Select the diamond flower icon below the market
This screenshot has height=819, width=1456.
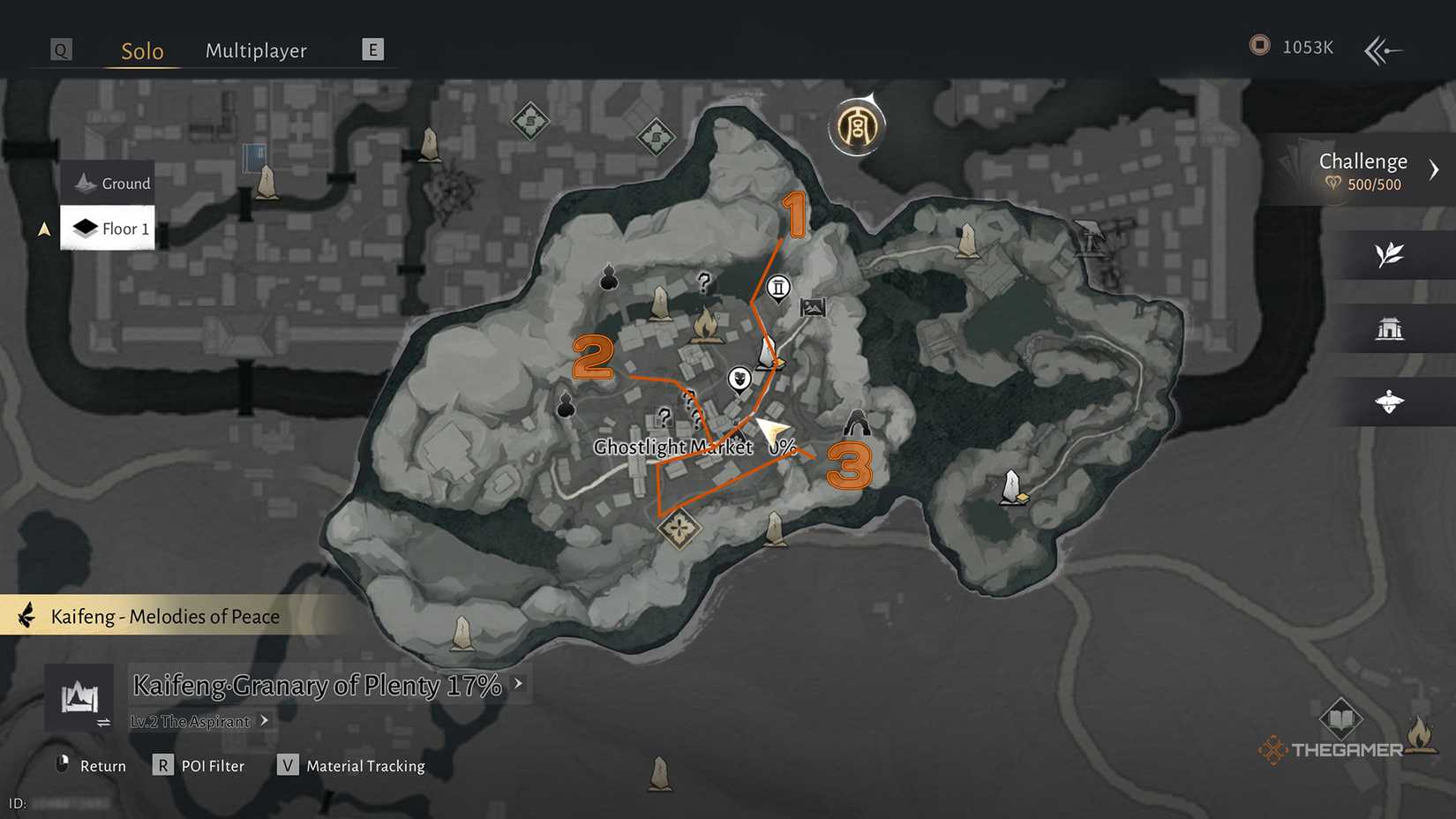pos(678,527)
